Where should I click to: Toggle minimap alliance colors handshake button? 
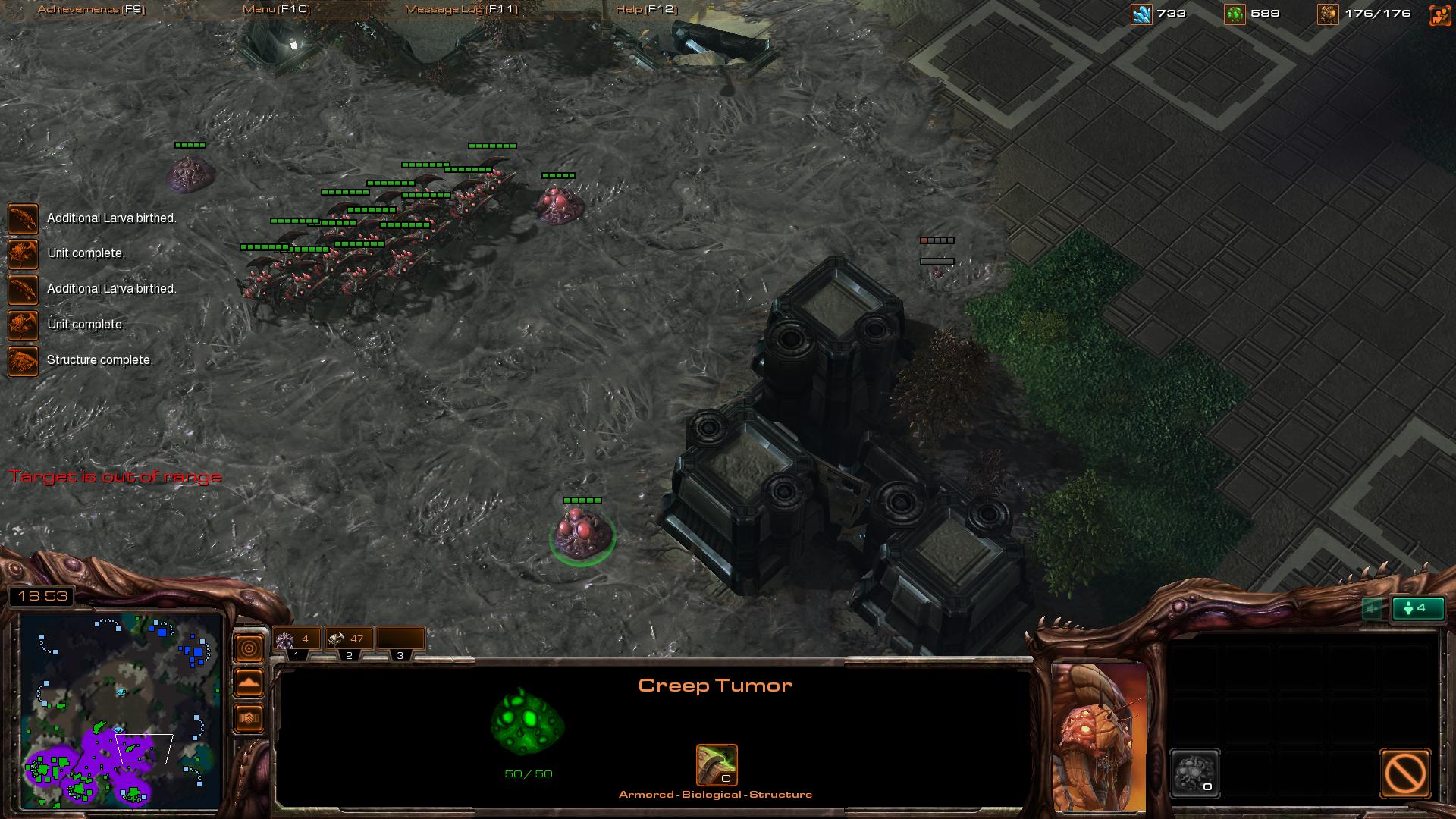click(x=249, y=718)
